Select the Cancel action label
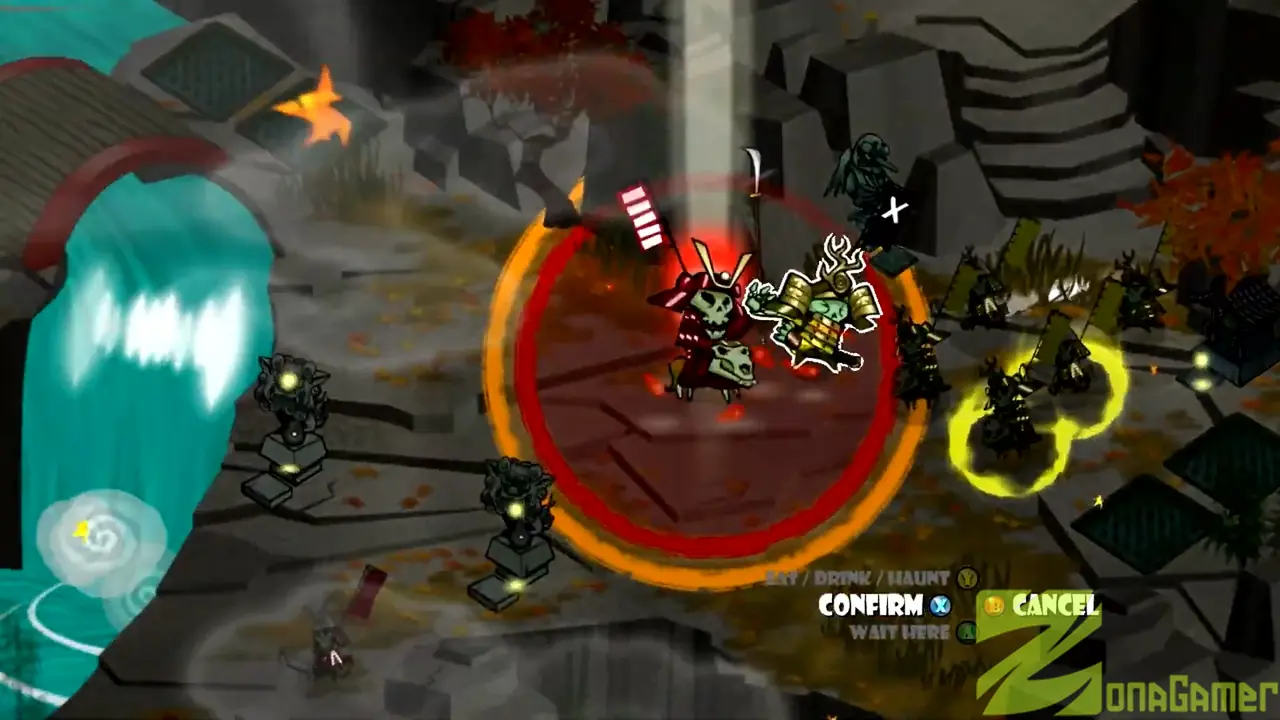Viewport: 1280px width, 720px height. 1054,605
